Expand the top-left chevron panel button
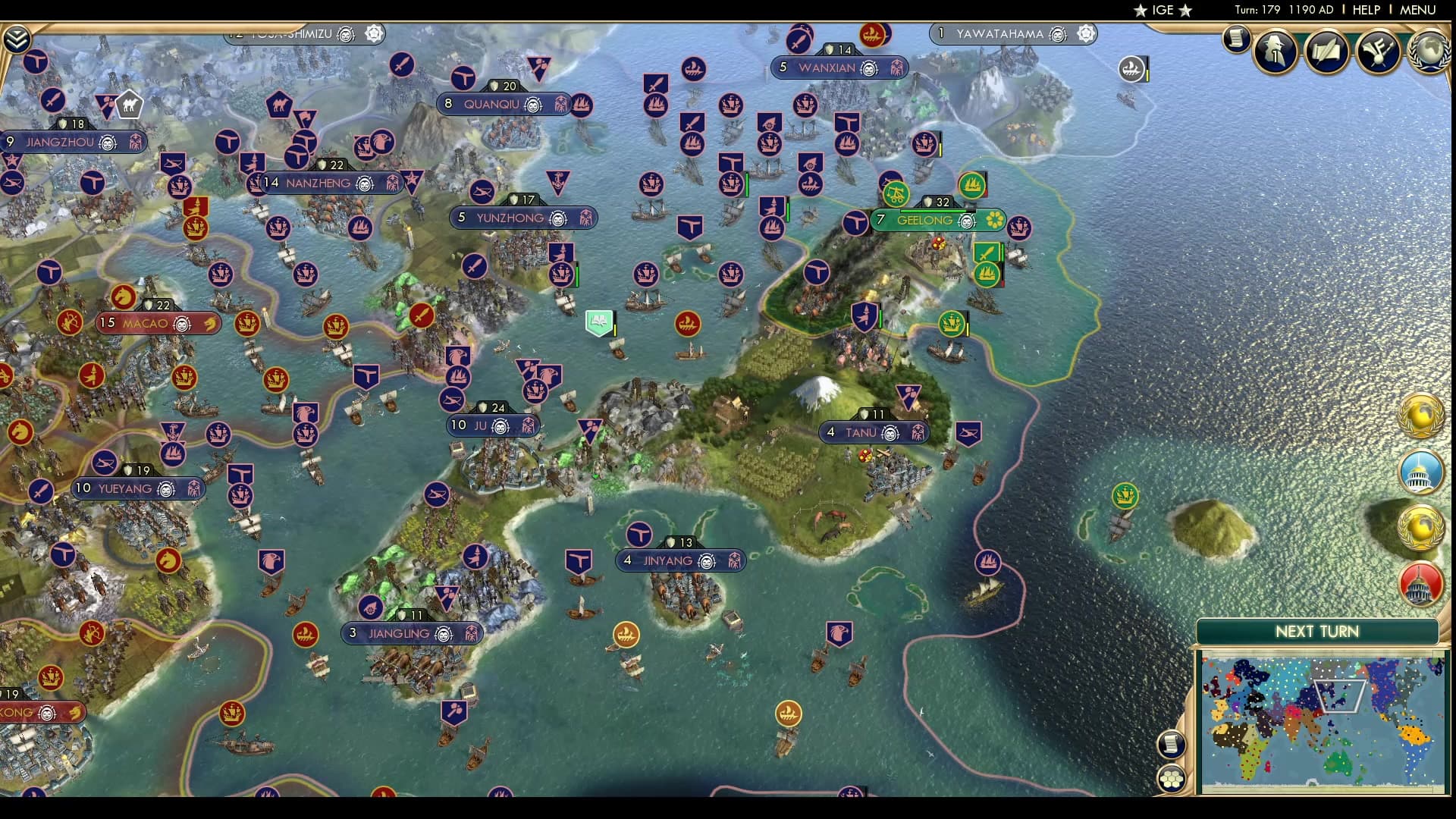This screenshot has height=819, width=1456. [x=17, y=39]
